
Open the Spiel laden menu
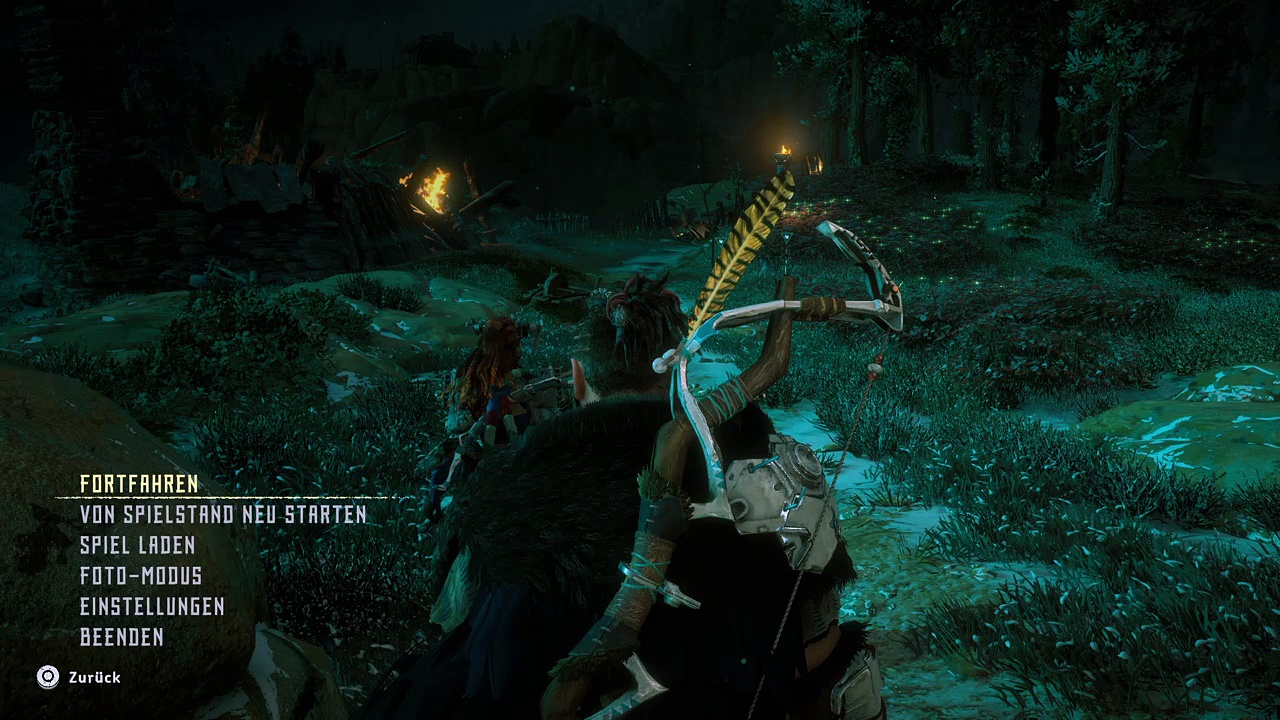pyautogui.click(x=137, y=546)
